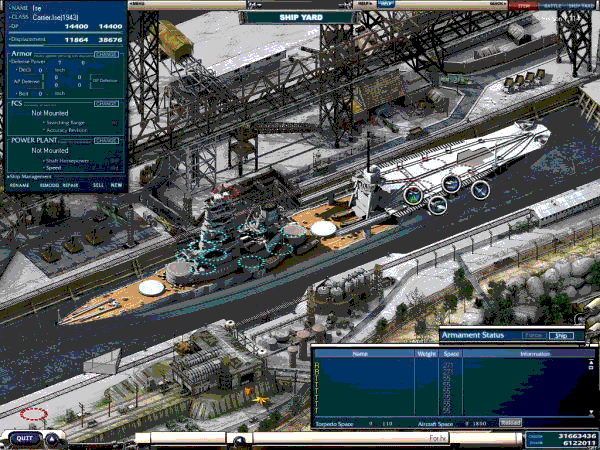Create a New ship
The height and width of the screenshot is (450, 600).
click(x=117, y=185)
